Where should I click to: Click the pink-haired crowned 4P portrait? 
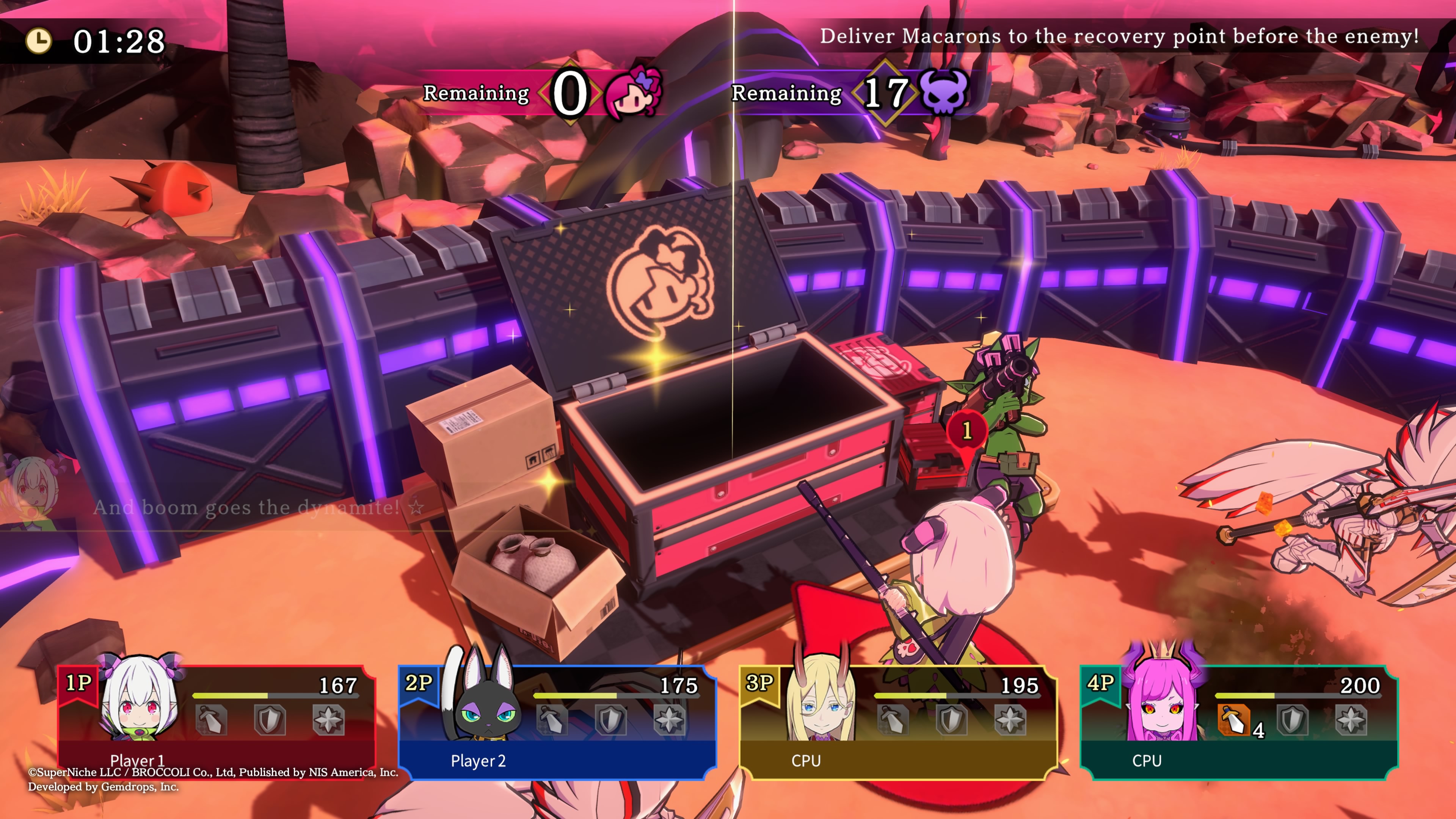click(1162, 698)
